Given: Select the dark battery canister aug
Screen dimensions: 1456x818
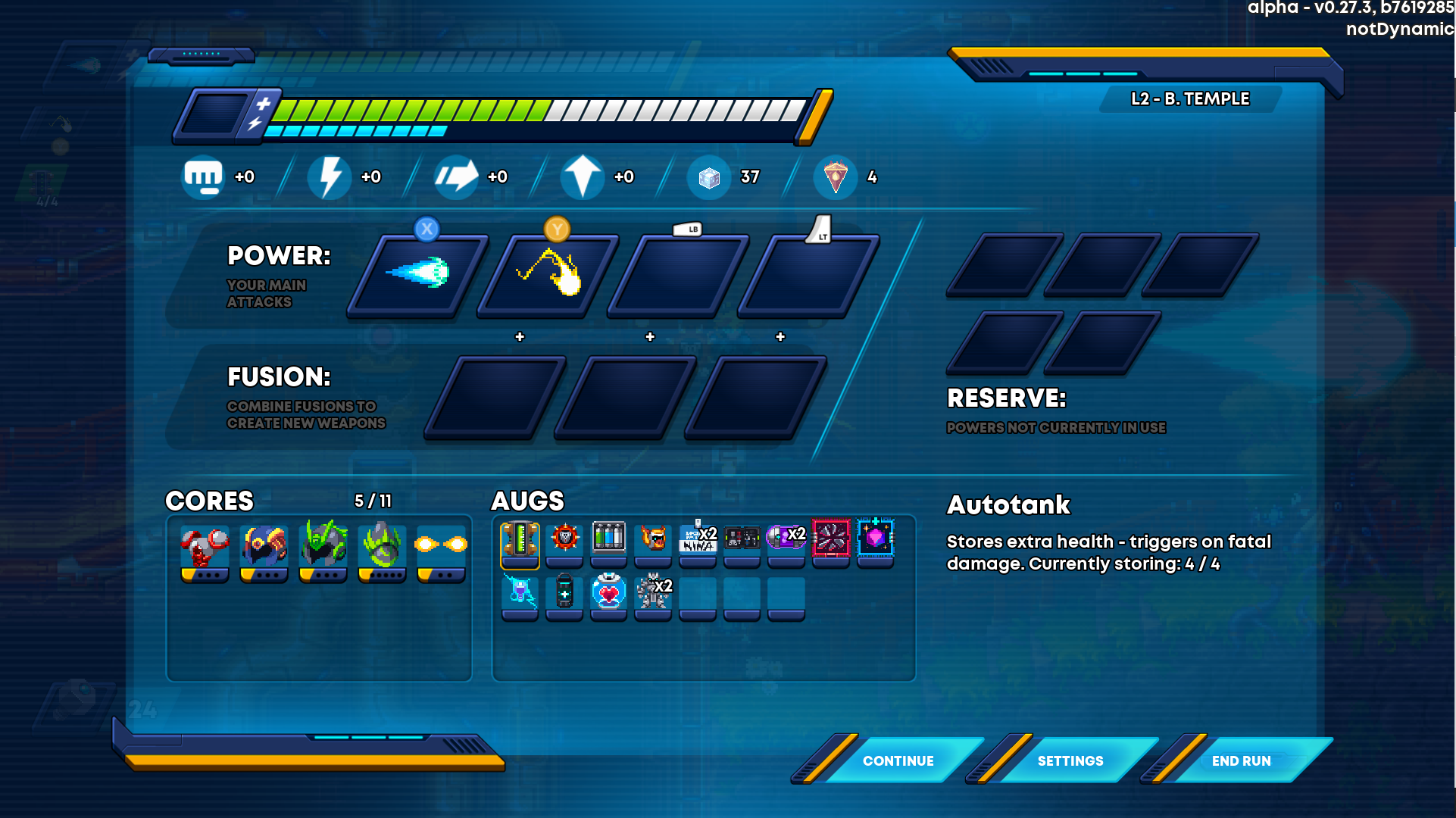Looking at the screenshot, I should [564, 593].
